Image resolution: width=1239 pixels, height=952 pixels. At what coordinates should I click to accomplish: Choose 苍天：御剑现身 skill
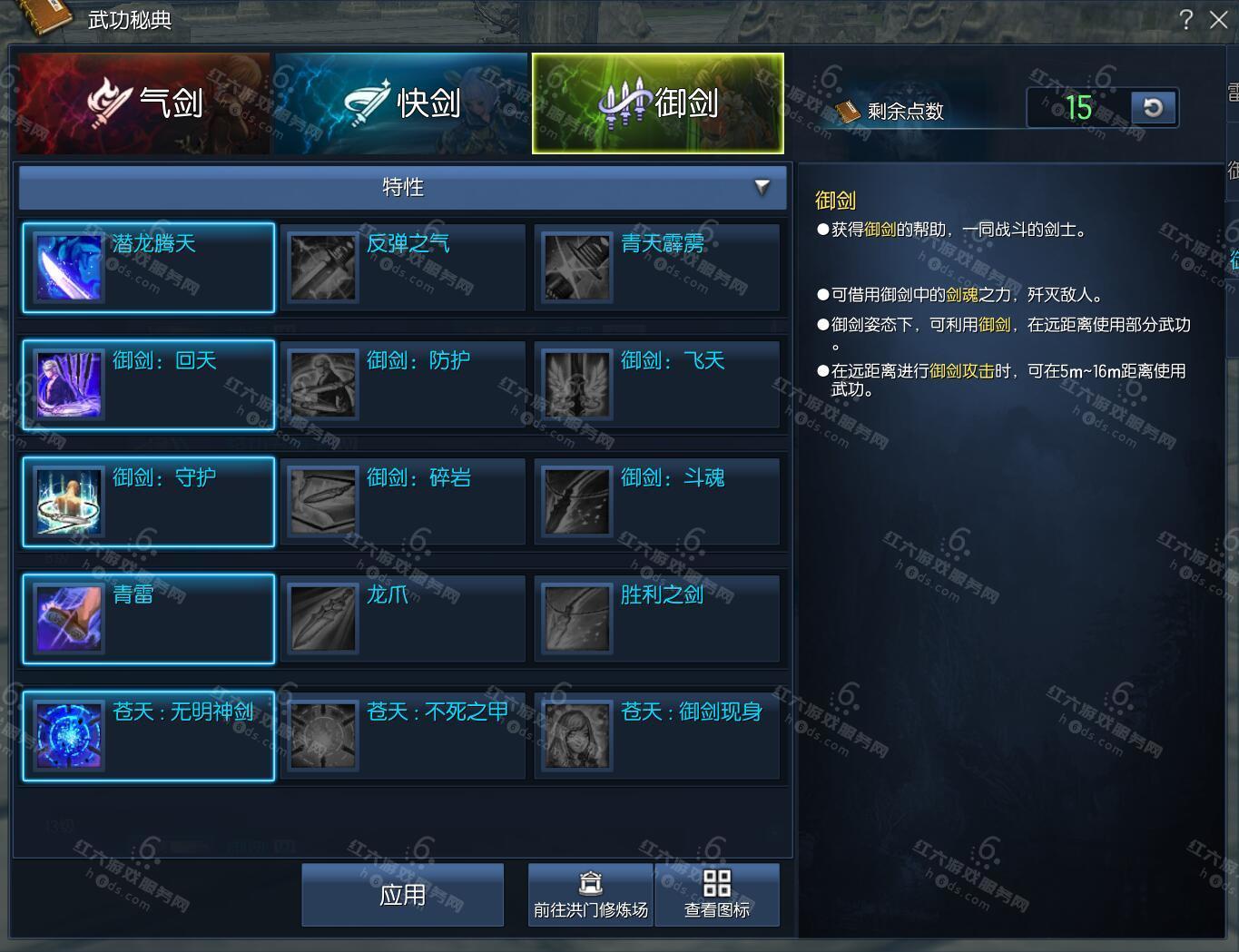coord(657,736)
